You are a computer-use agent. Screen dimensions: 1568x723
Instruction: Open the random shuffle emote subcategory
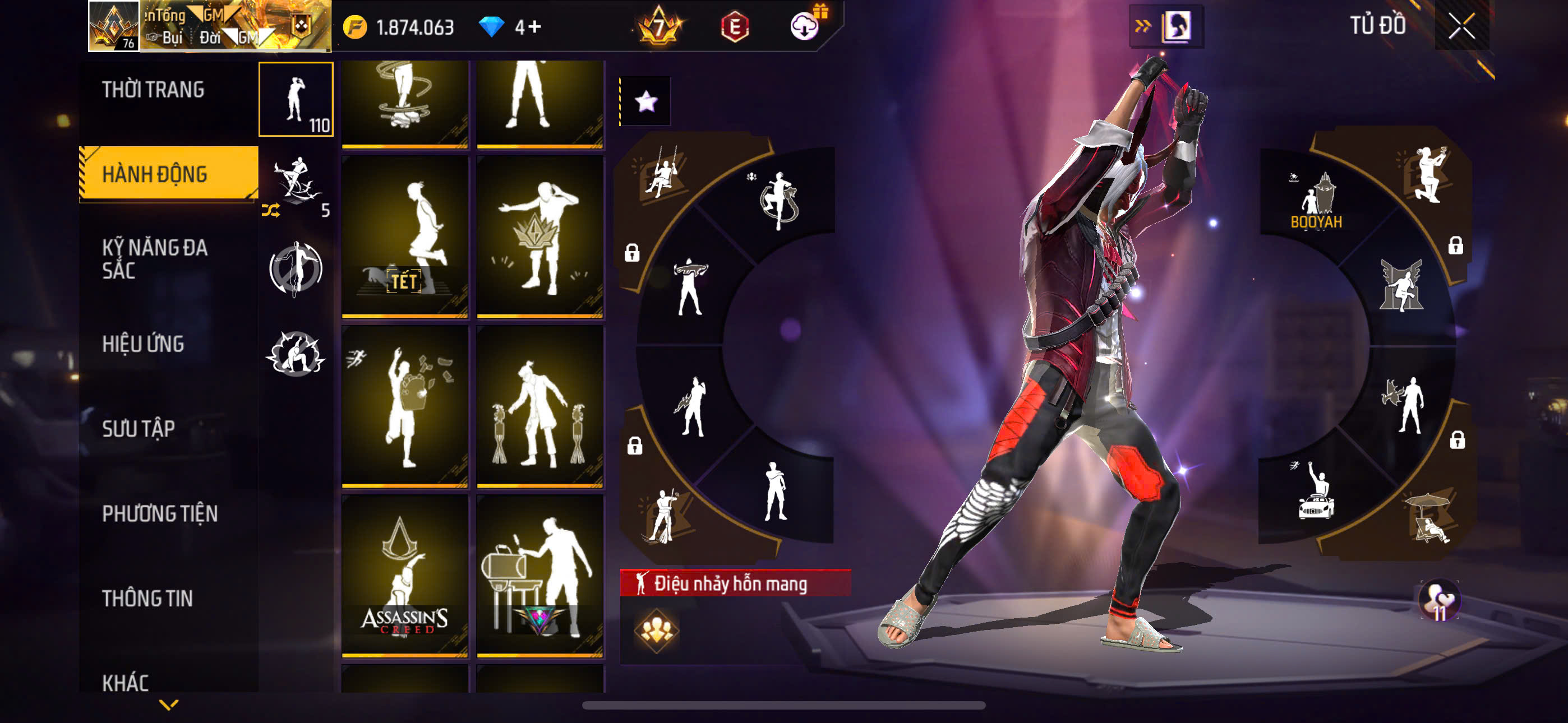(x=296, y=186)
